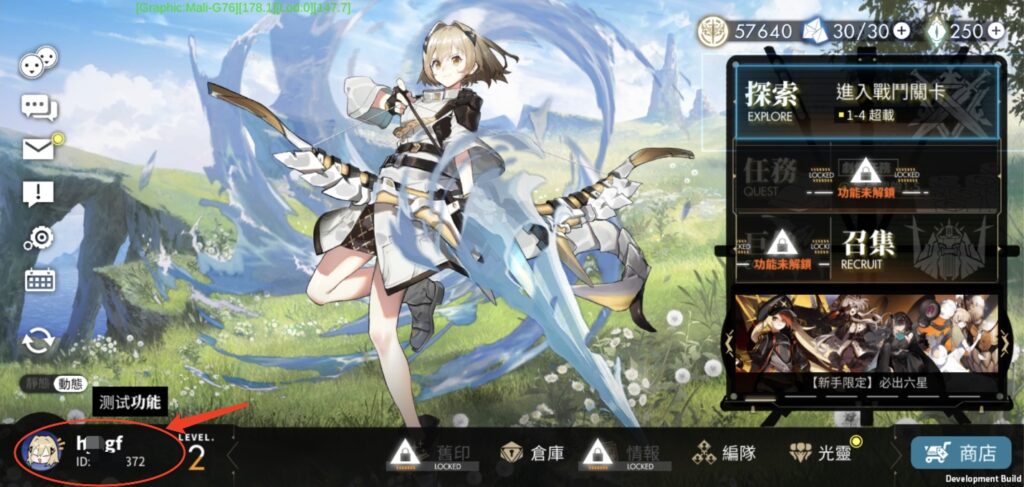1024x487 pixels.
Task: Open the player profile avatar
Action: coord(41,451)
